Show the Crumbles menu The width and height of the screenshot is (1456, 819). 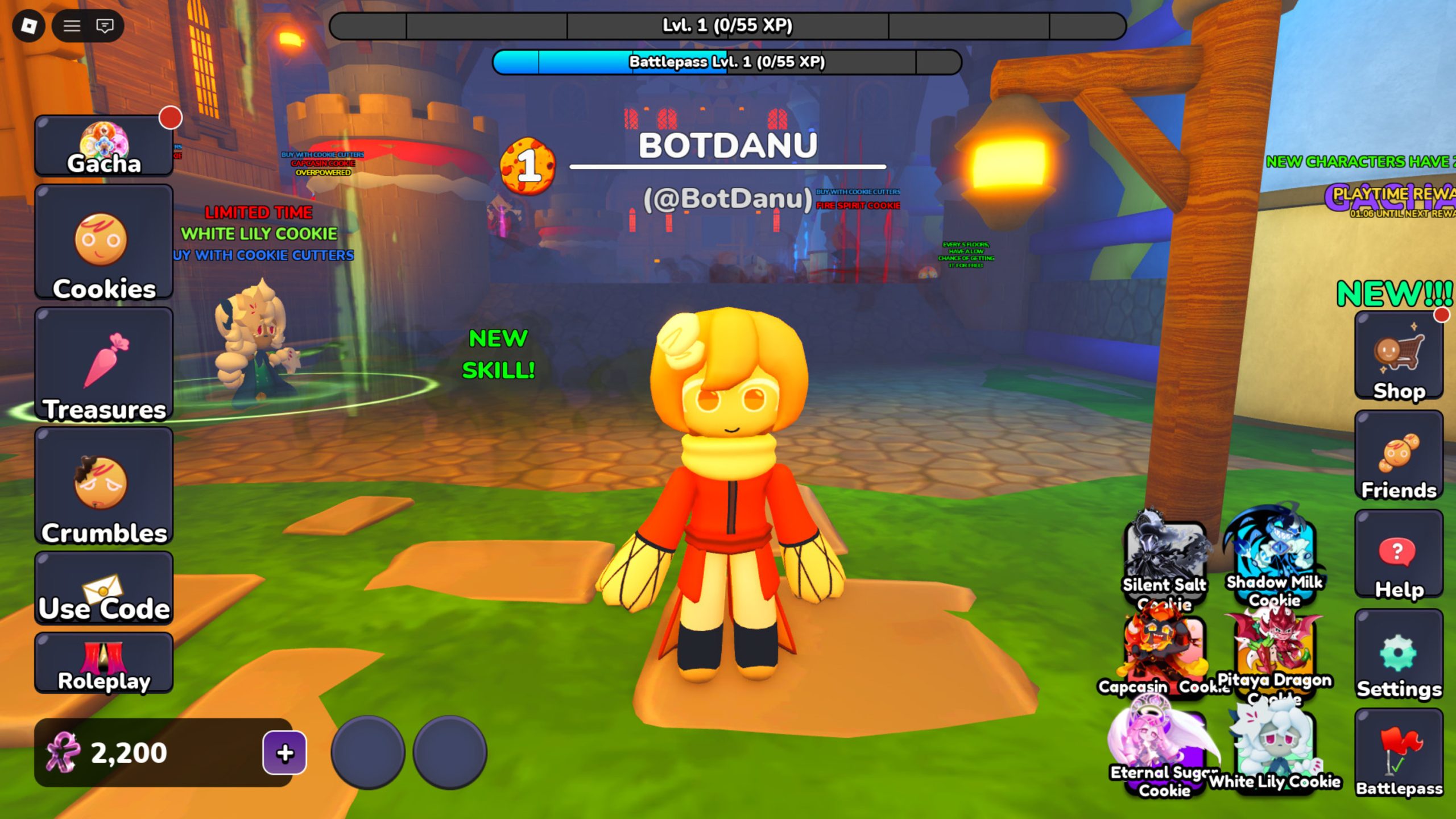(104, 486)
